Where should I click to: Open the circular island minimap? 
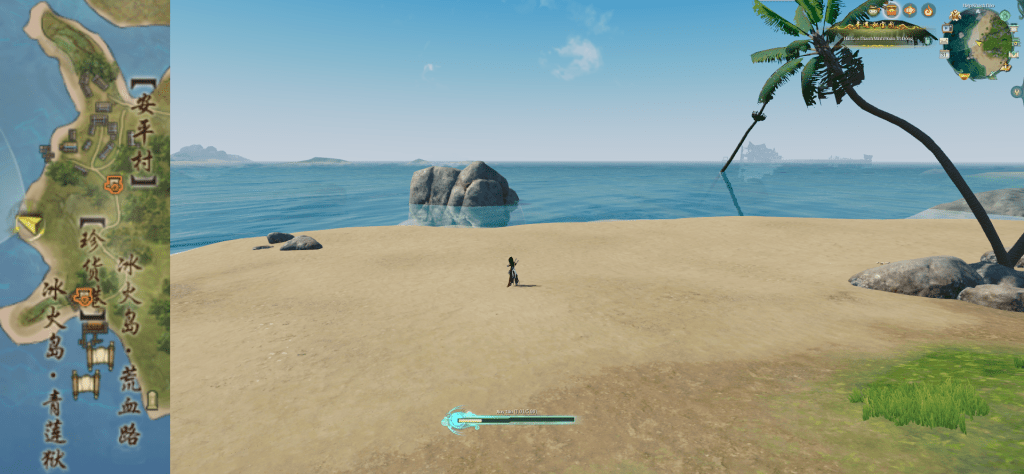[981, 42]
